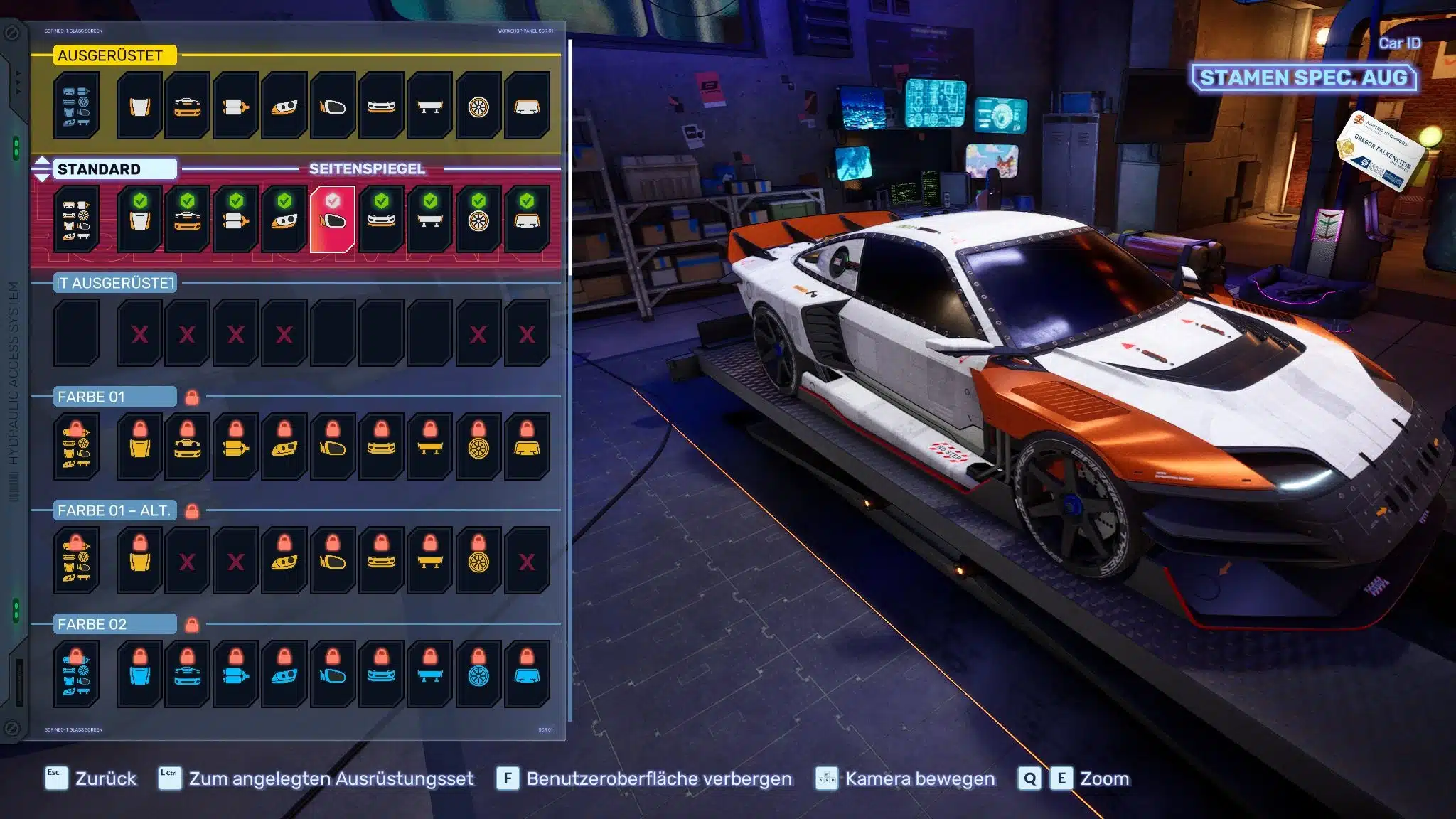Choose the Farbe 01 – Alt. side mirror slot

(x=333, y=560)
